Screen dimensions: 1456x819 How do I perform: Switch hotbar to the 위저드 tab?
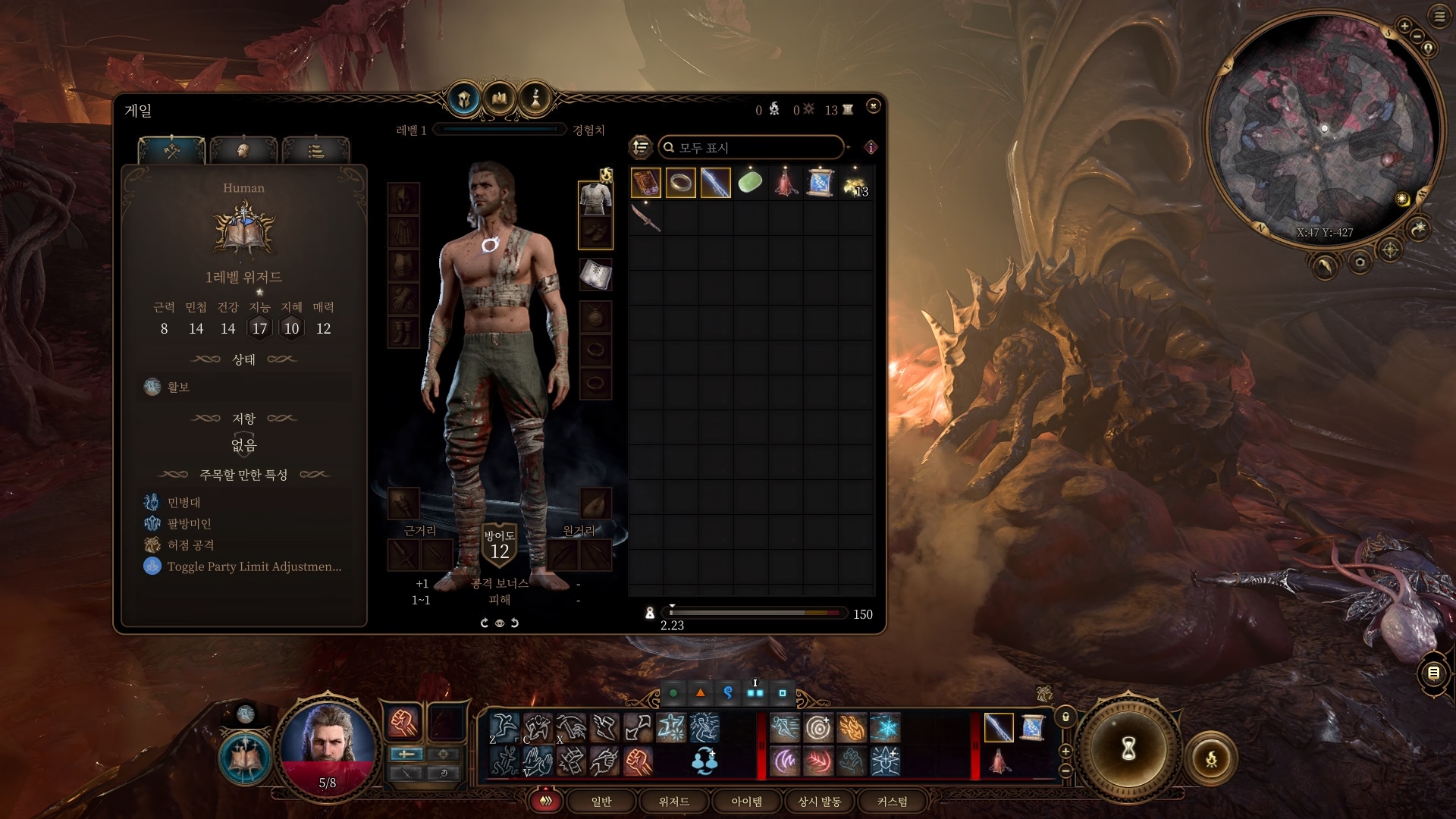[x=673, y=802]
